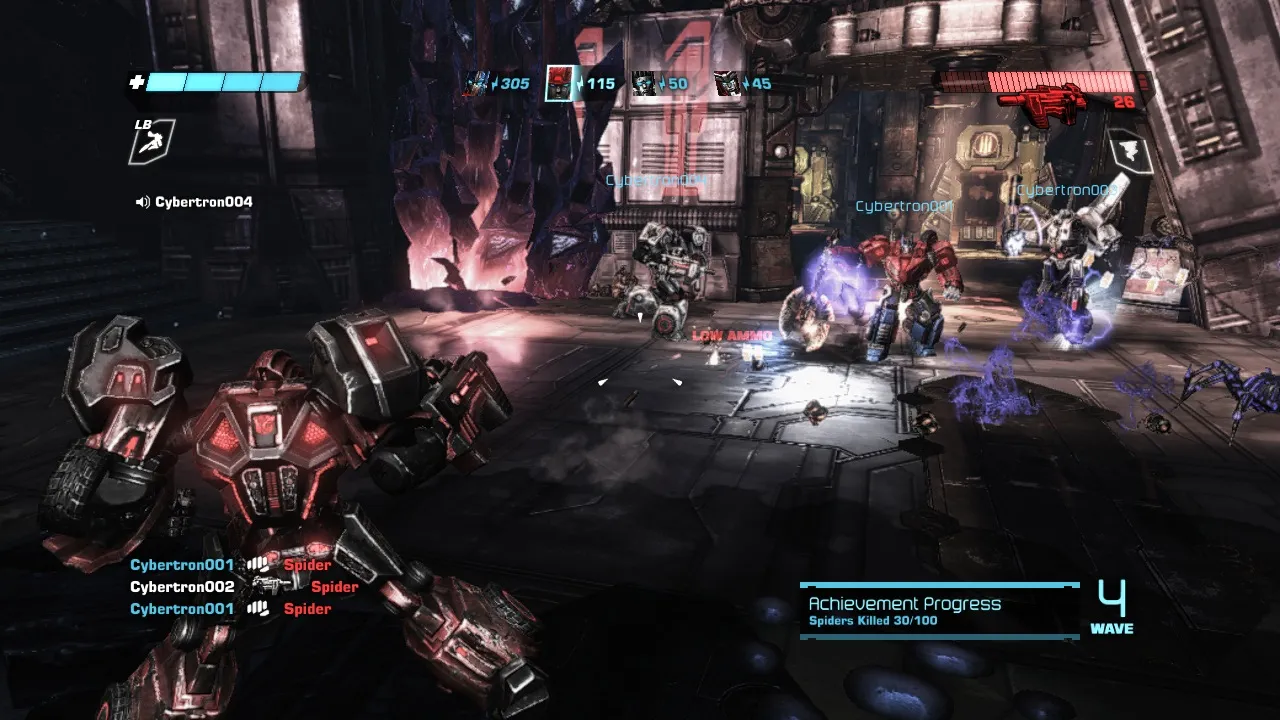Activate the dash ability icon
1280x720 pixels.
click(151, 142)
